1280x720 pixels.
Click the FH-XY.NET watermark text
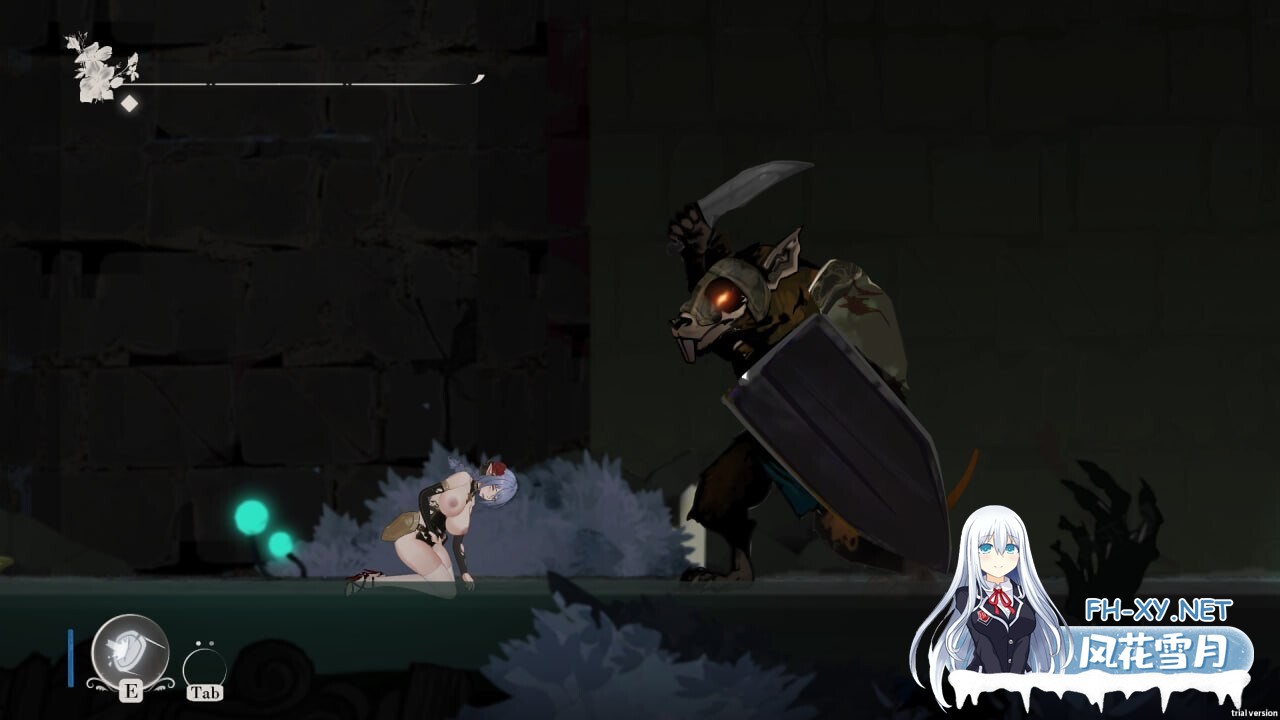tap(1159, 608)
